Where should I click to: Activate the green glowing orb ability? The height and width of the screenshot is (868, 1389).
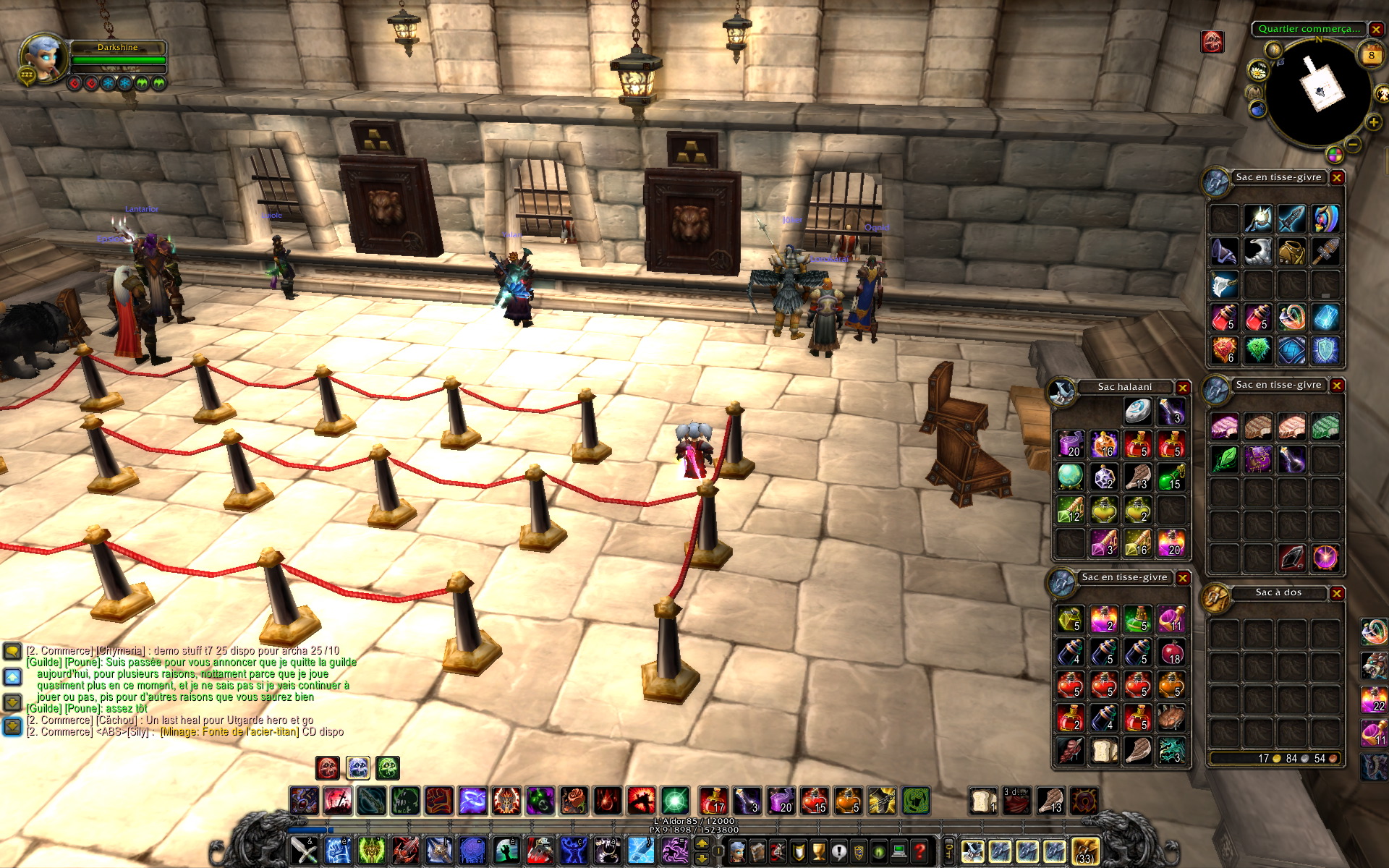tap(674, 801)
